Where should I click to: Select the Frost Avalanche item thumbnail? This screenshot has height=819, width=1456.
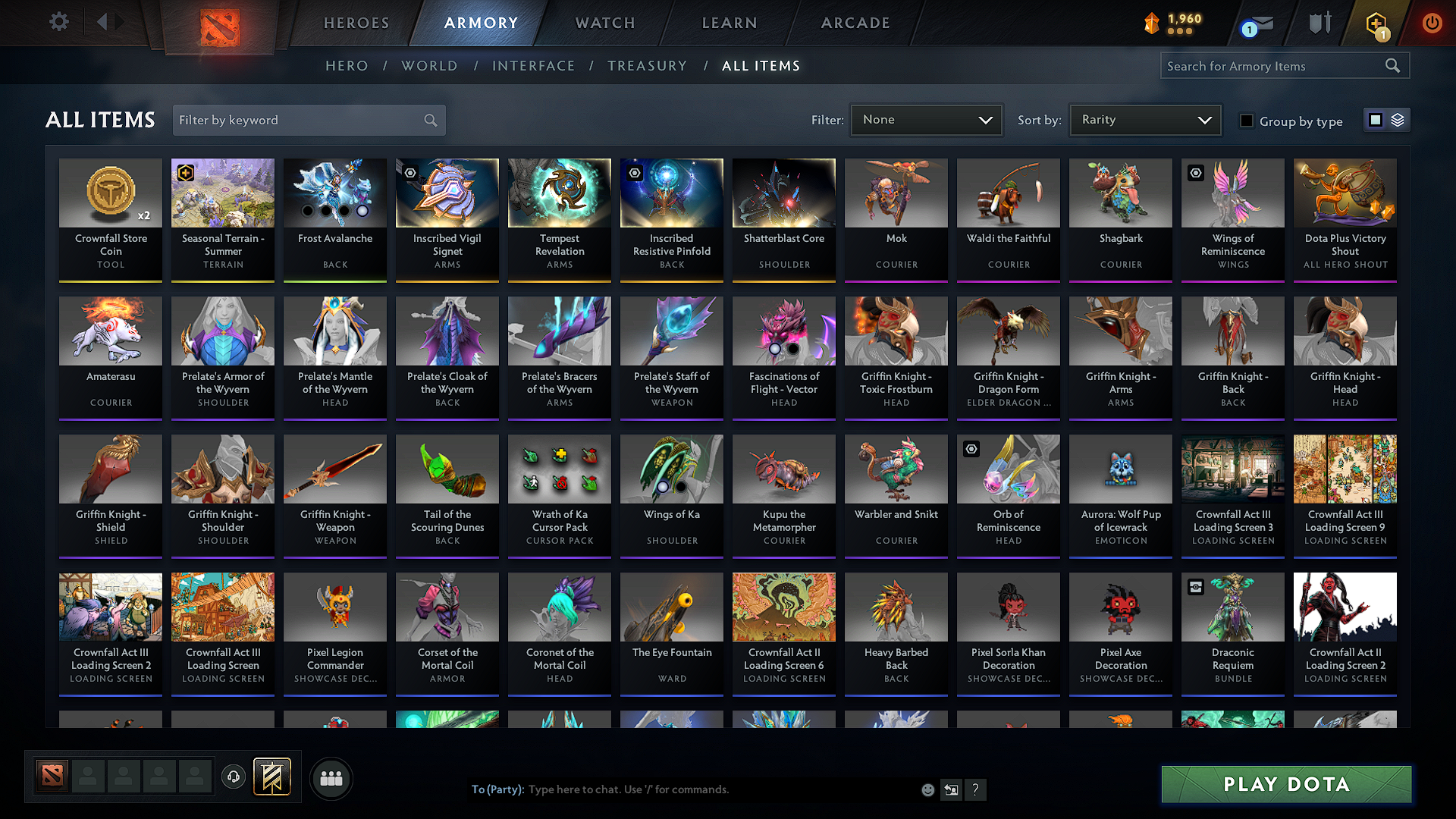click(334, 193)
